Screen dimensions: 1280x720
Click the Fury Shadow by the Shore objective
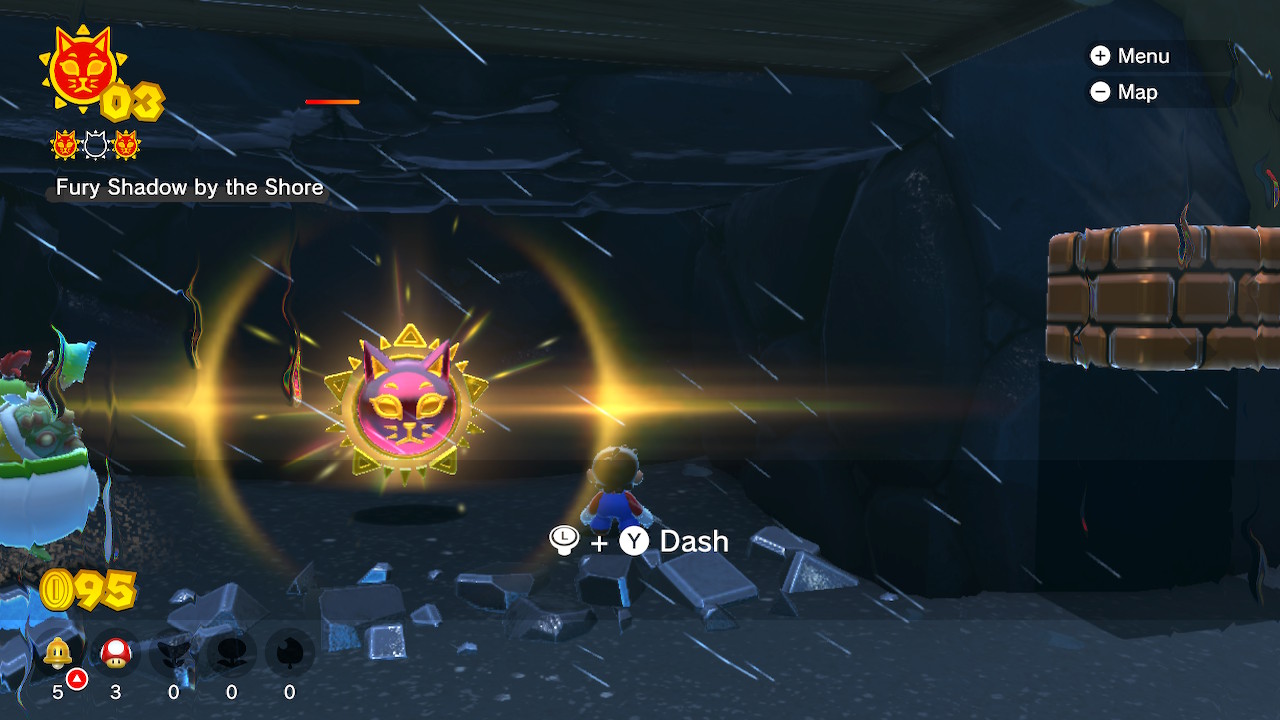click(x=189, y=187)
